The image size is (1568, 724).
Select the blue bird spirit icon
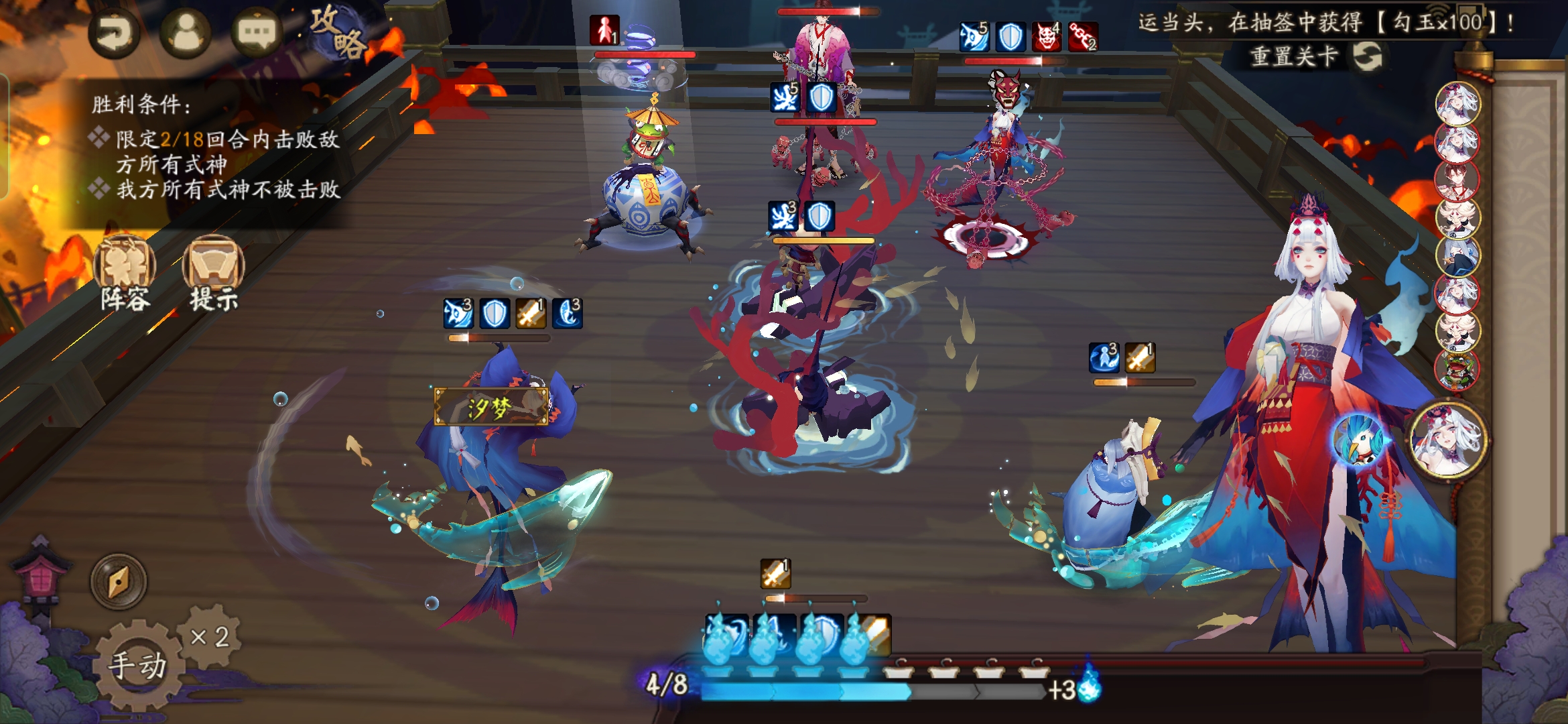tap(1359, 440)
